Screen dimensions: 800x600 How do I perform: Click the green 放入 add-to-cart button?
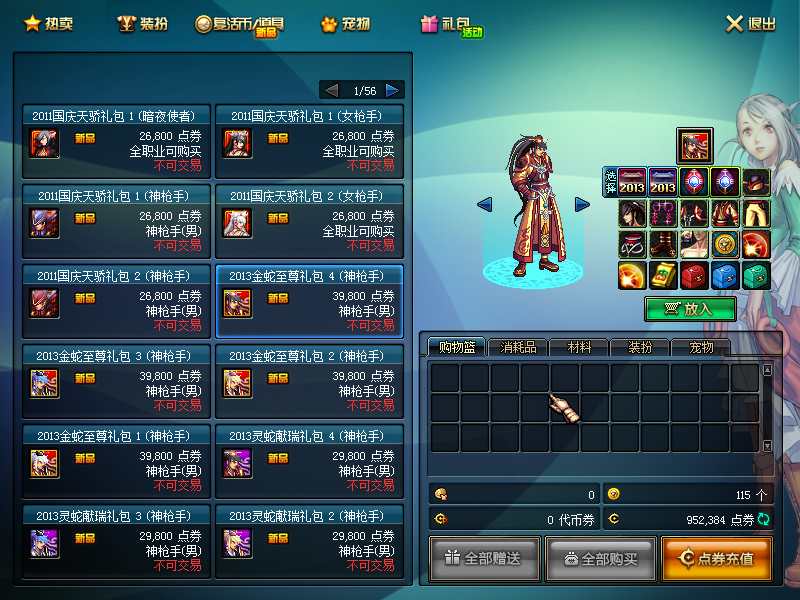point(690,309)
